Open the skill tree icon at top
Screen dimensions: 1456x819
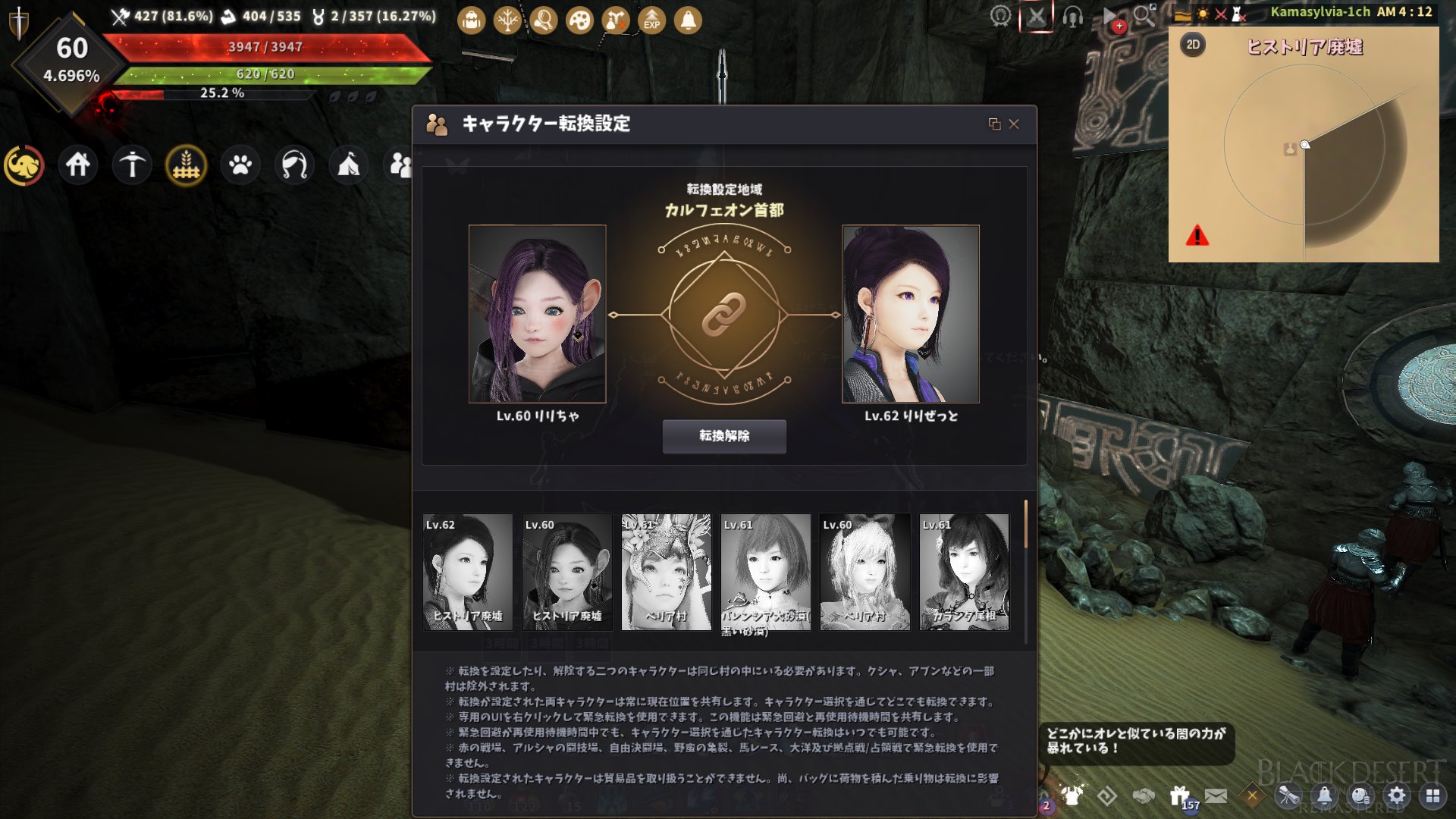[x=507, y=20]
